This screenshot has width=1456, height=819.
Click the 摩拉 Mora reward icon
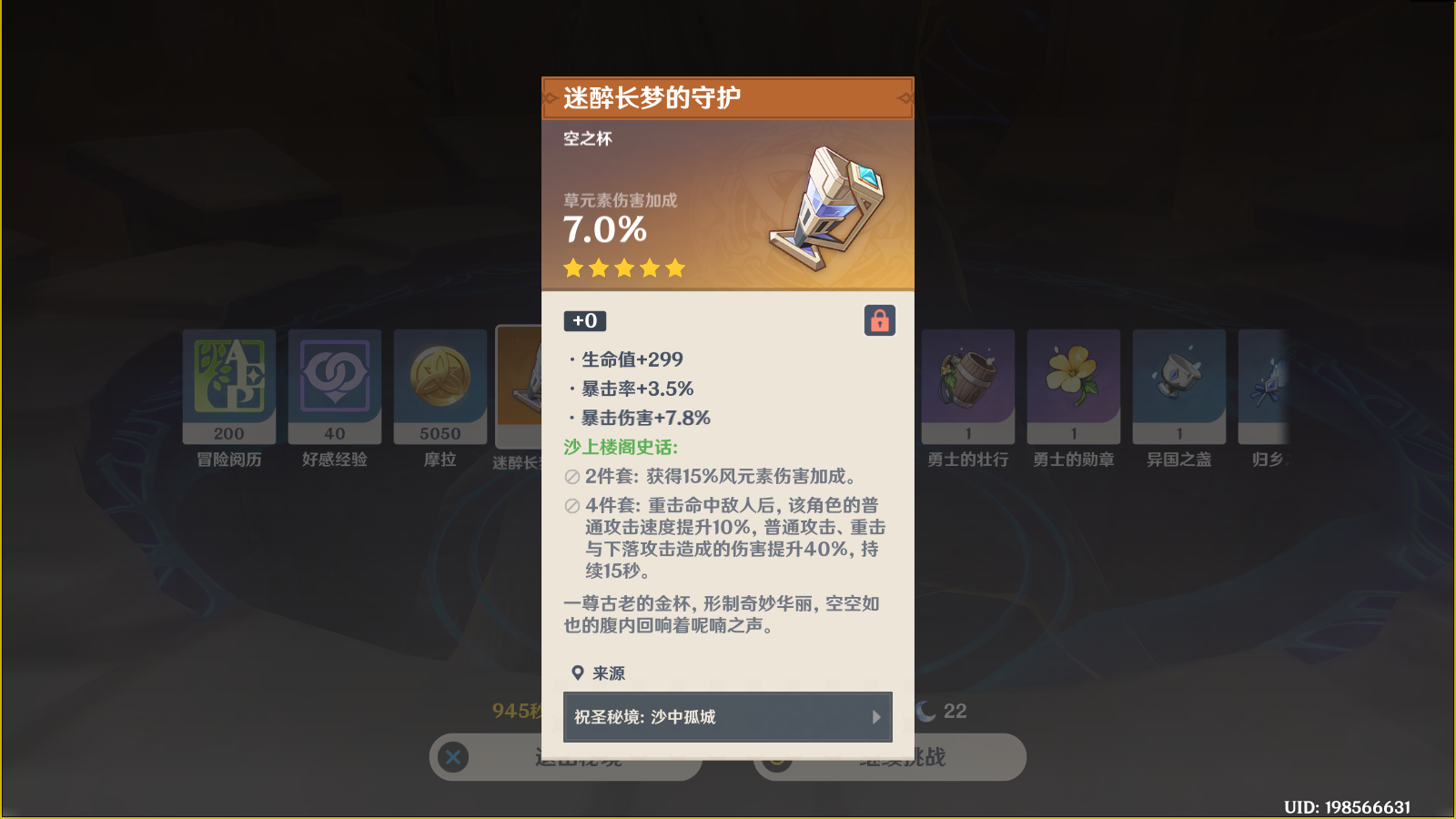pyautogui.click(x=440, y=382)
